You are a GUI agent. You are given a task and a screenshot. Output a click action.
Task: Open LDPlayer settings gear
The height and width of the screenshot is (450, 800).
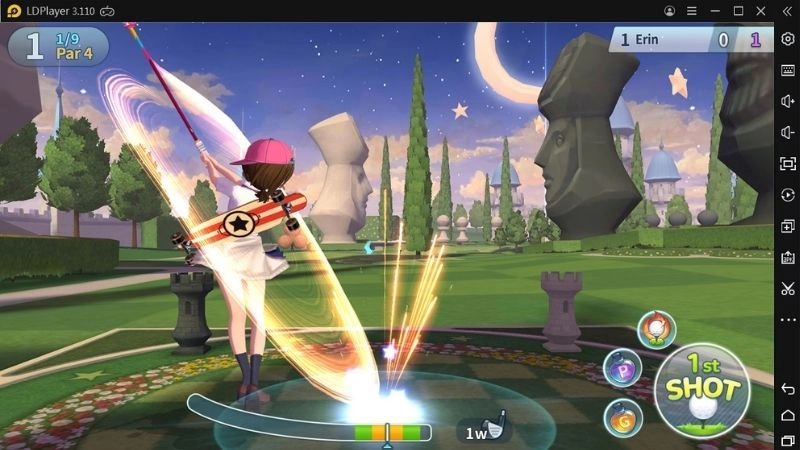tap(788, 38)
